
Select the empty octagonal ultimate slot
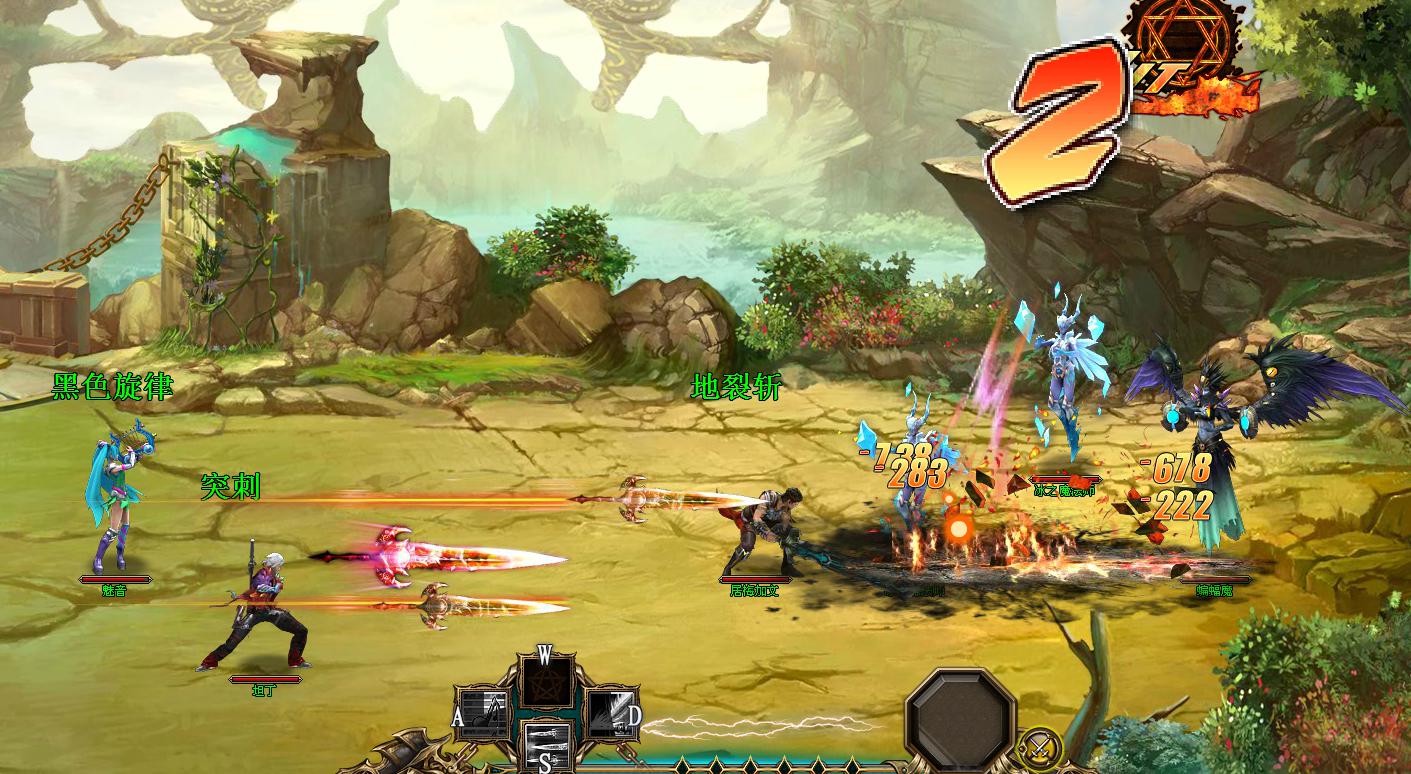tap(961, 717)
